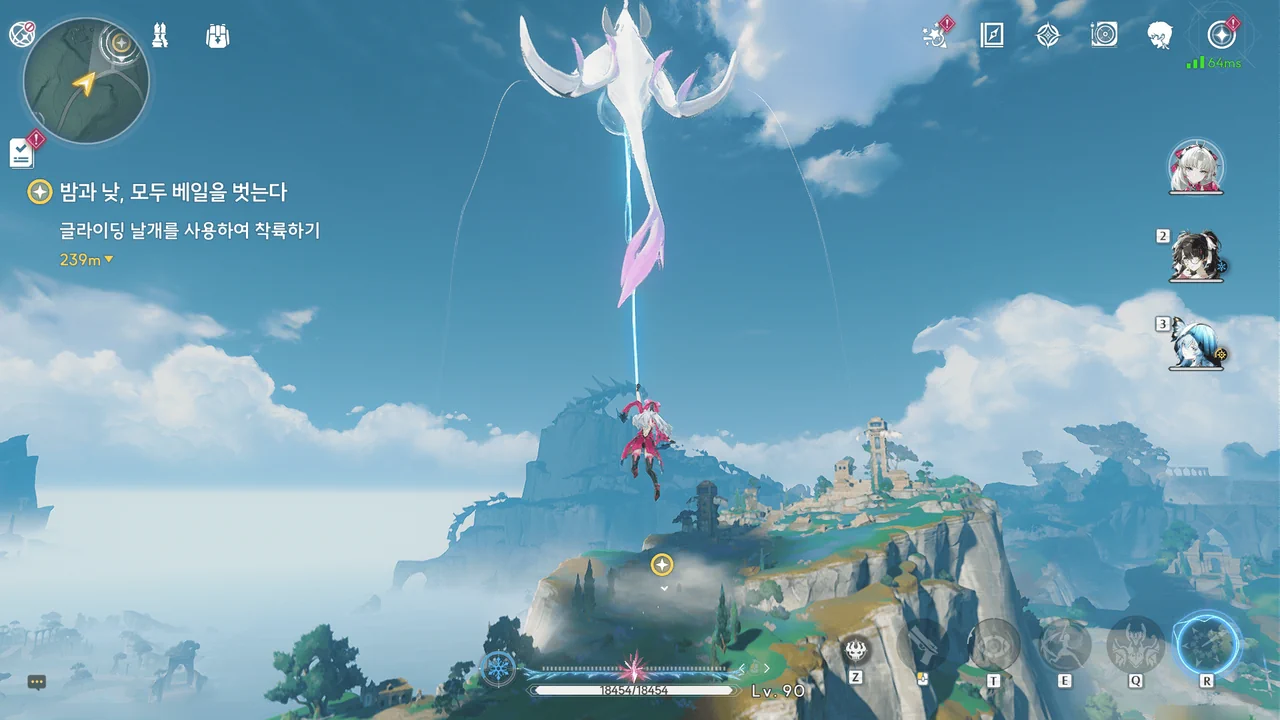This screenshot has height=720, width=1280.
Task: Open the turntable record player icon
Action: point(1104,36)
